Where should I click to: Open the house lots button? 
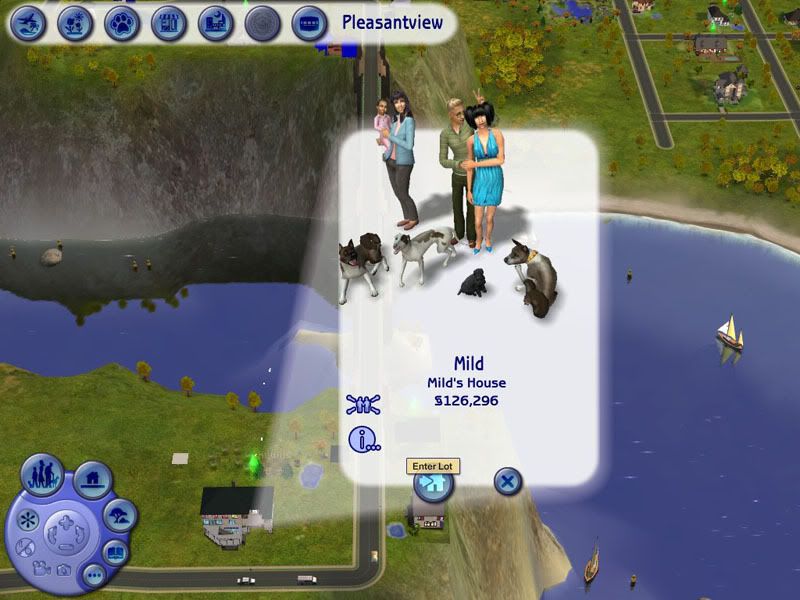click(x=92, y=481)
